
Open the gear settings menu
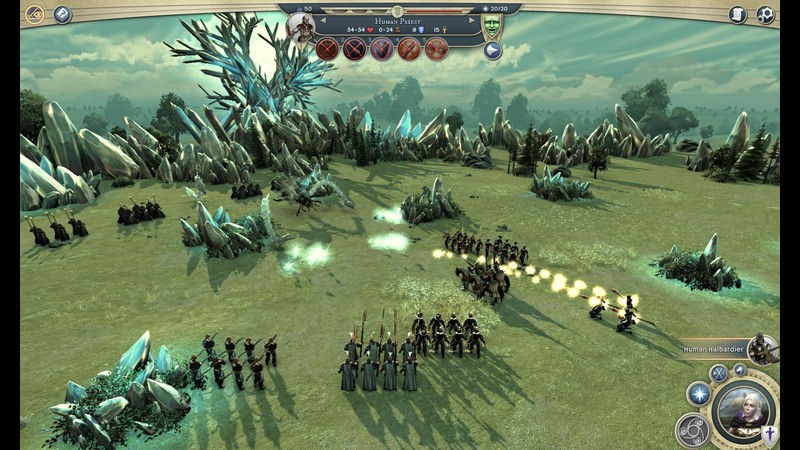[766, 15]
